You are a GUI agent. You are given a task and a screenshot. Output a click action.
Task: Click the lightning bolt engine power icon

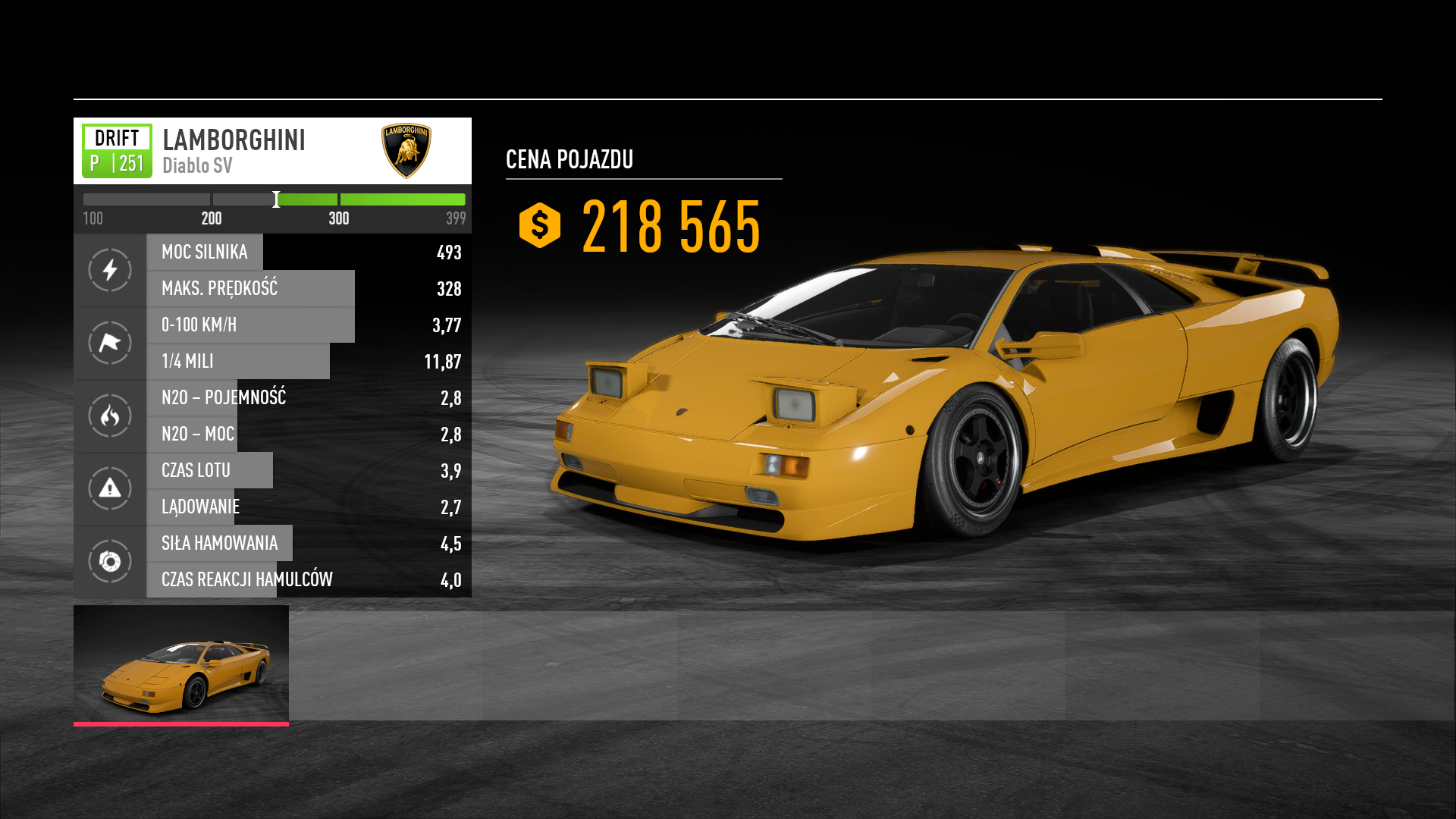point(110,270)
